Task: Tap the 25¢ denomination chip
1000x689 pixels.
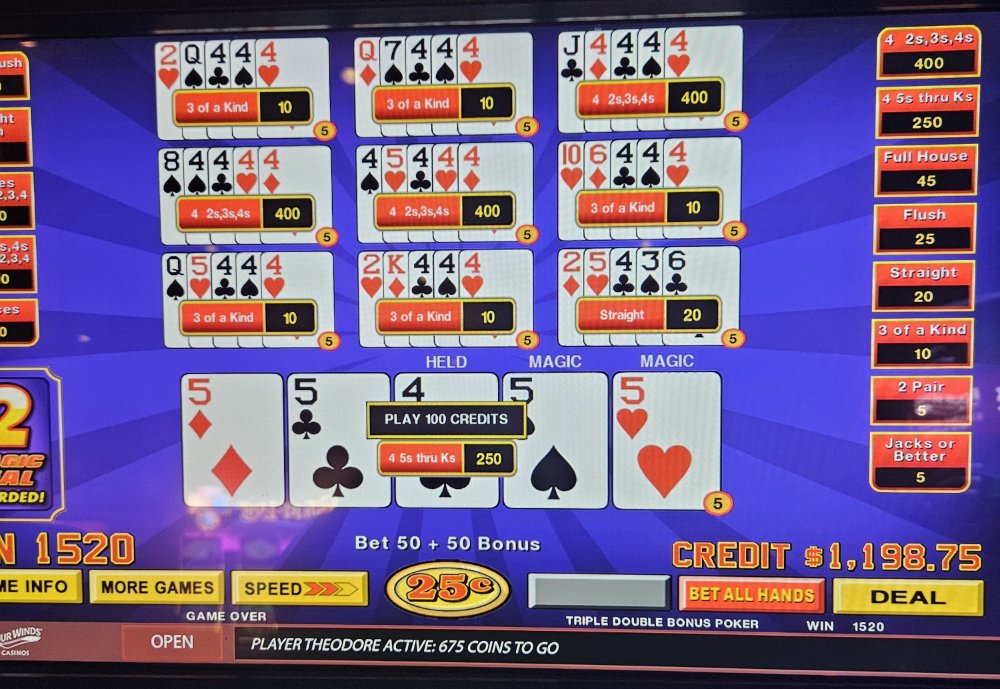Action: [447, 589]
